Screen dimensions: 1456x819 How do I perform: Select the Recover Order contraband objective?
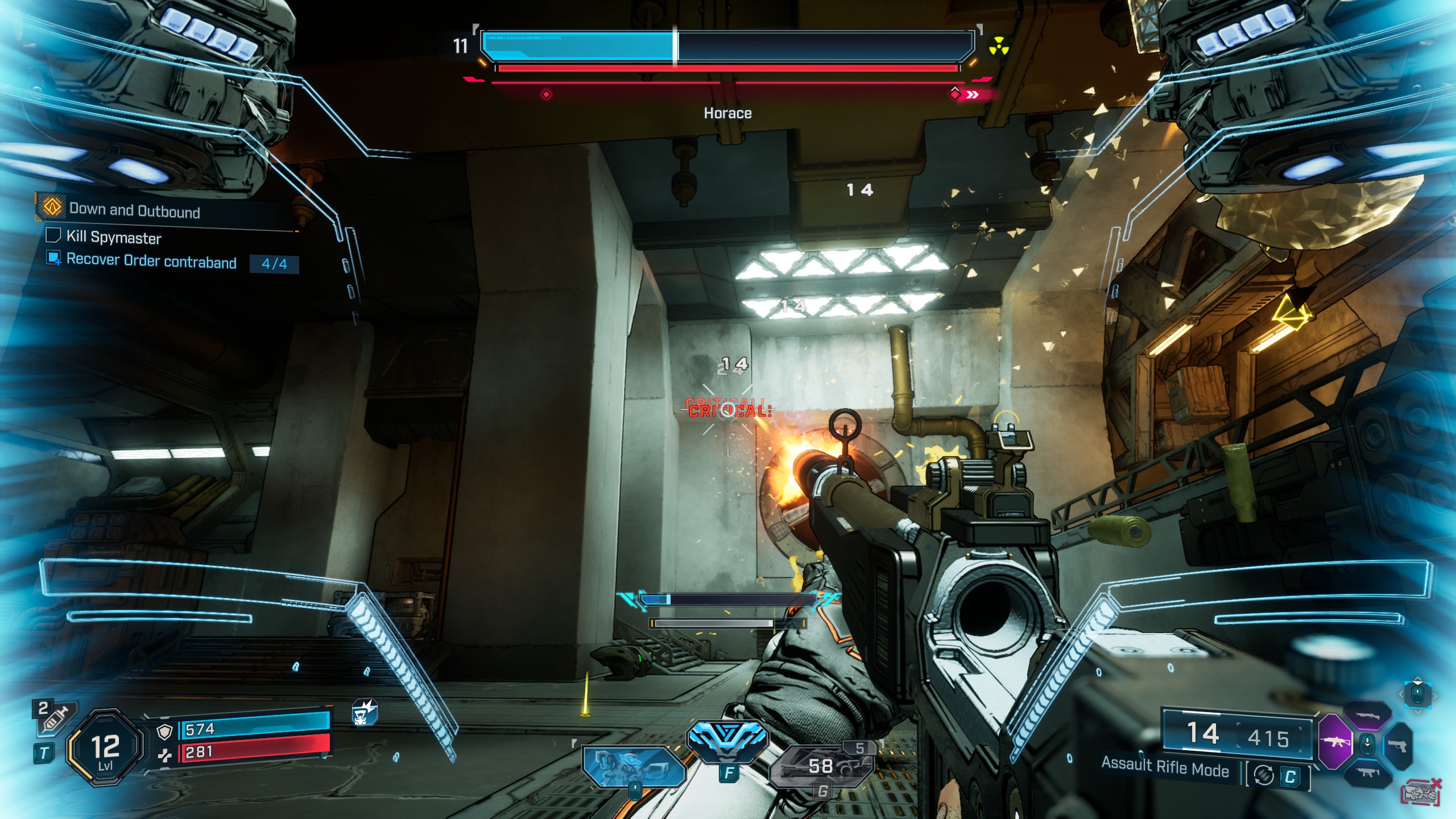(x=151, y=261)
